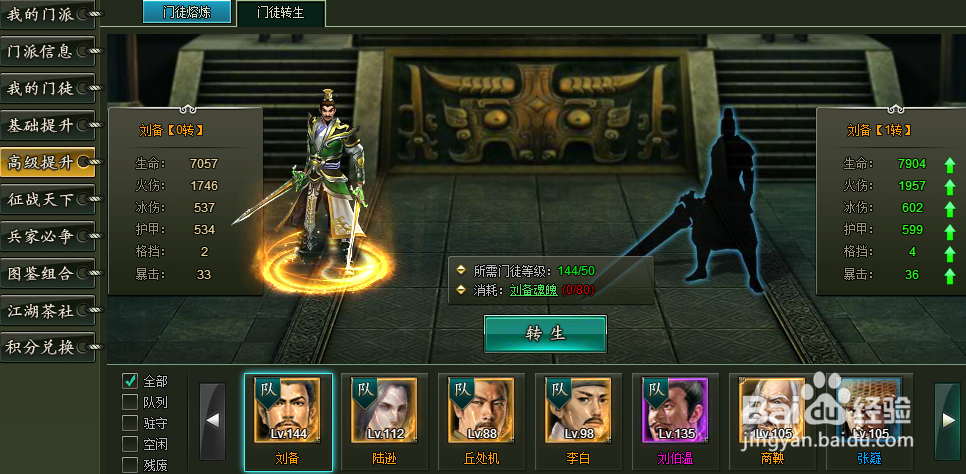
Task: Open 兵家必争 menu
Action: click(x=47, y=236)
